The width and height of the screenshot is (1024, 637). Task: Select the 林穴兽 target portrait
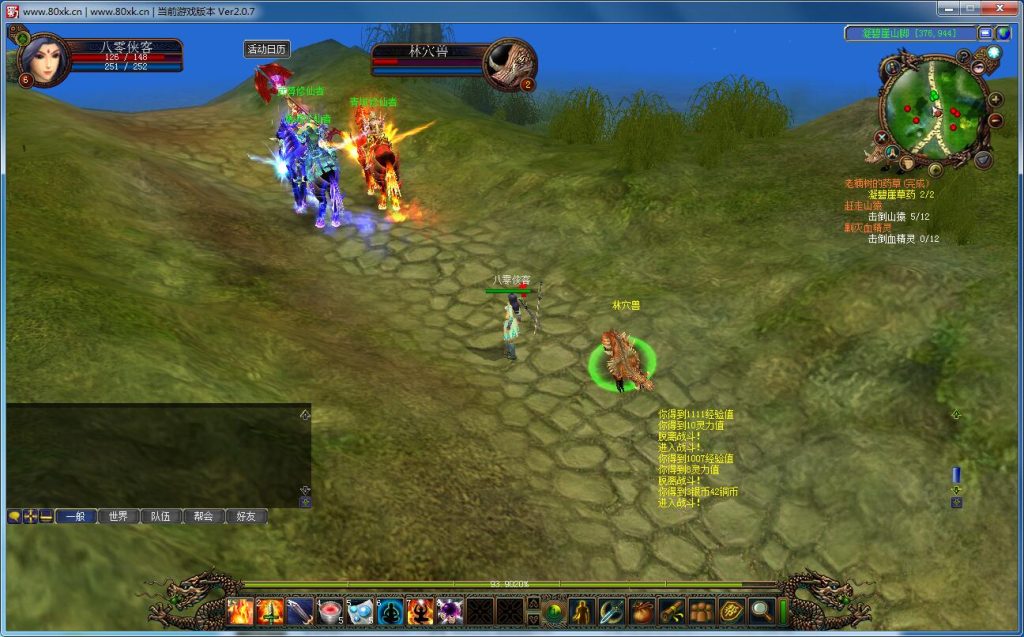coord(509,63)
